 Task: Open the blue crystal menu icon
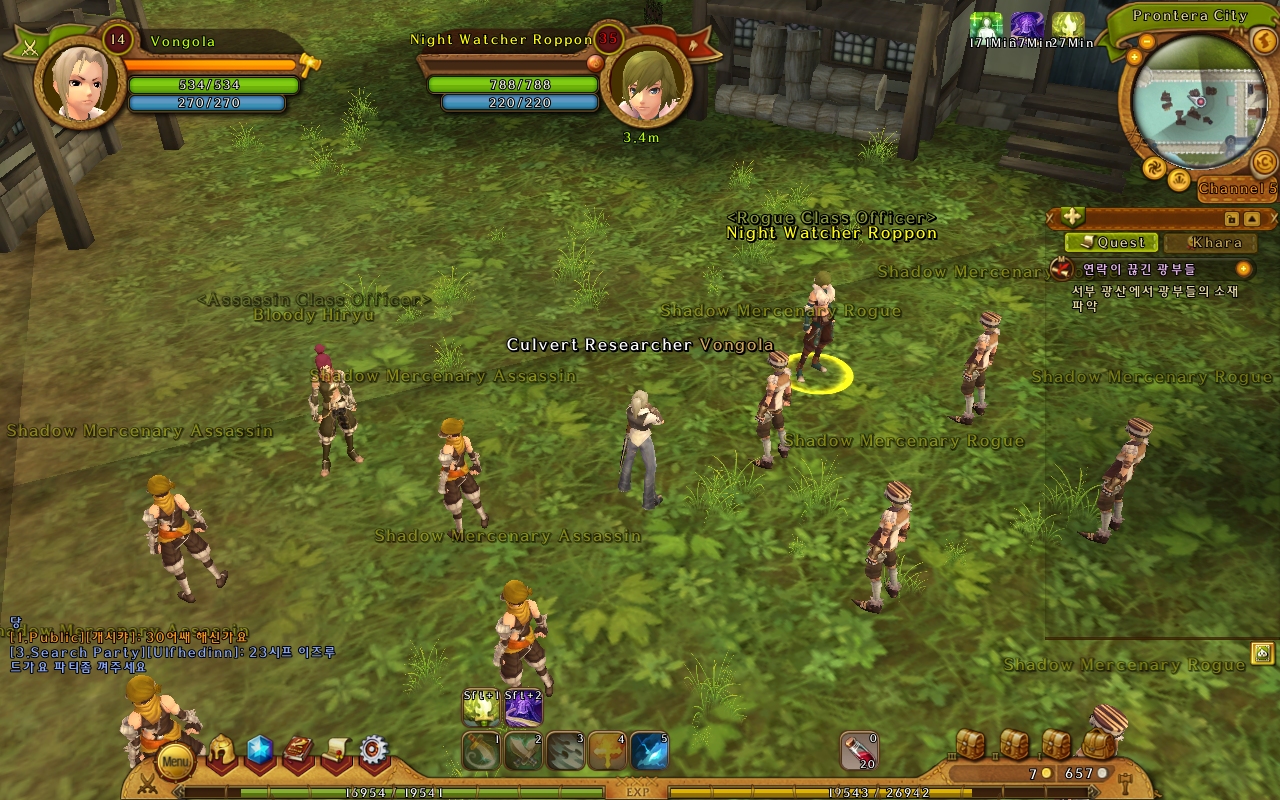pos(260,750)
